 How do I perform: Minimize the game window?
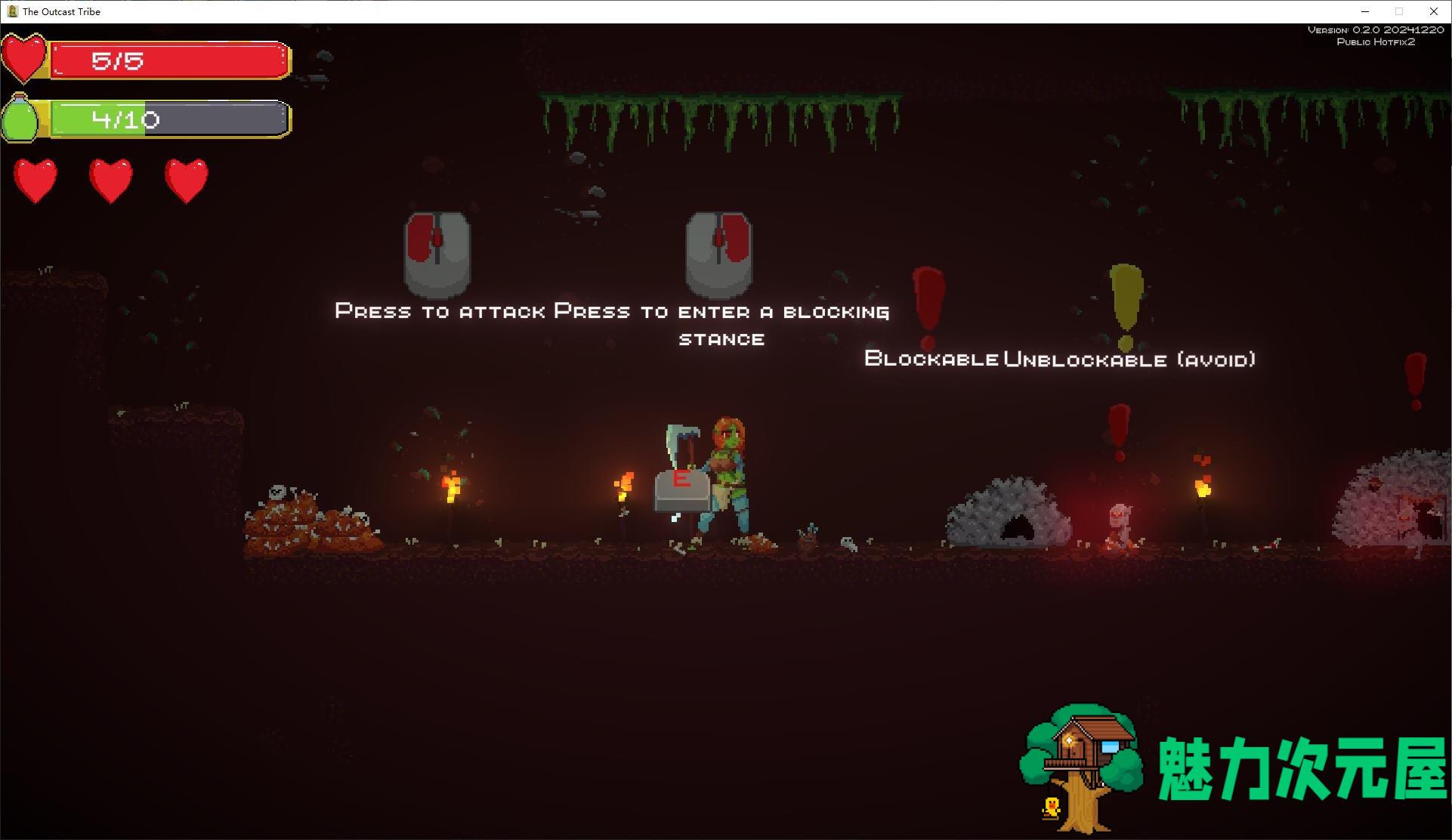1365,11
